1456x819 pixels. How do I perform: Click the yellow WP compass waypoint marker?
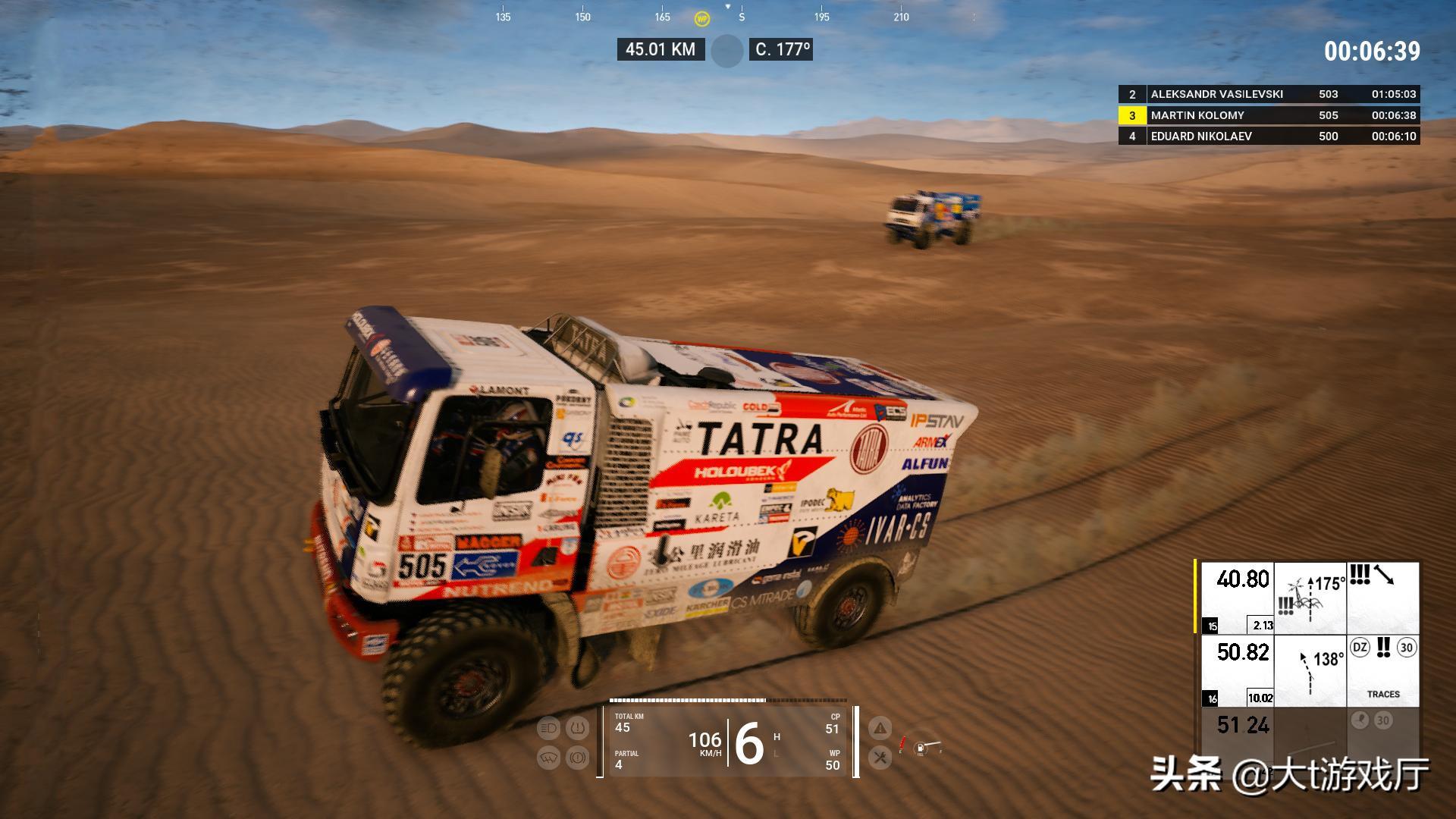coord(702,18)
